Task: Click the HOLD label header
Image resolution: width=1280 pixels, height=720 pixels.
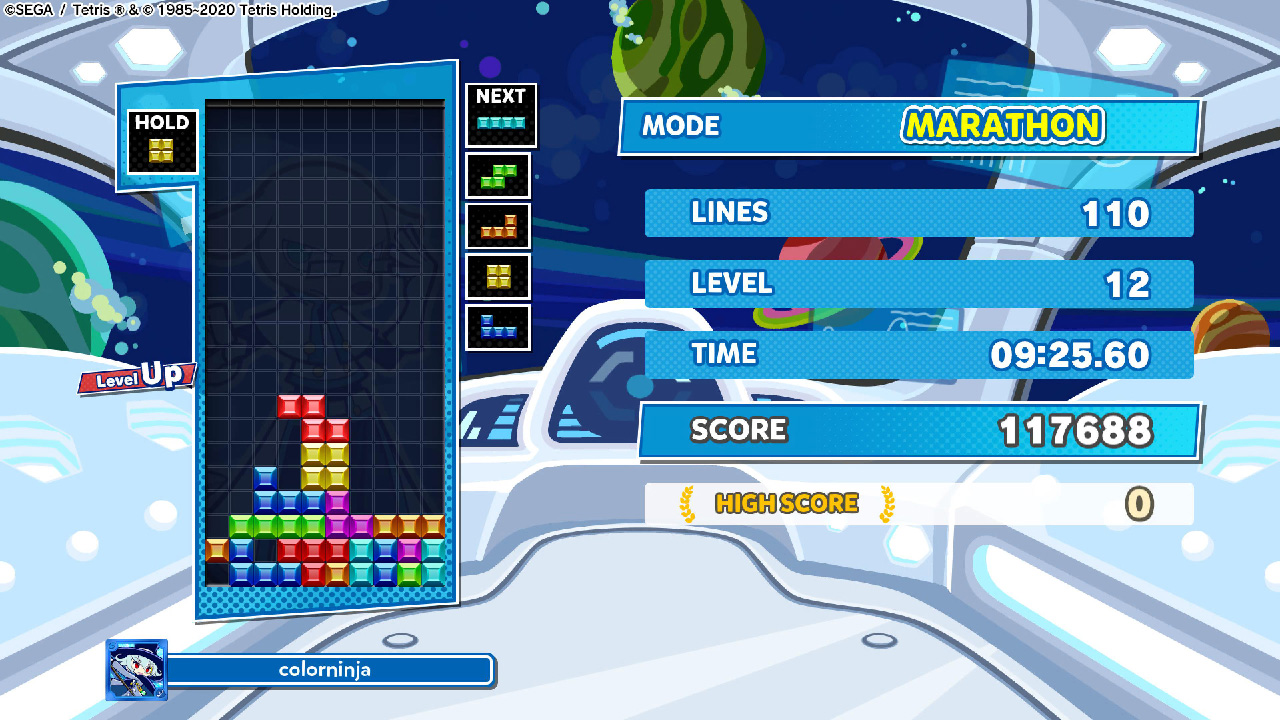Action: tap(161, 119)
